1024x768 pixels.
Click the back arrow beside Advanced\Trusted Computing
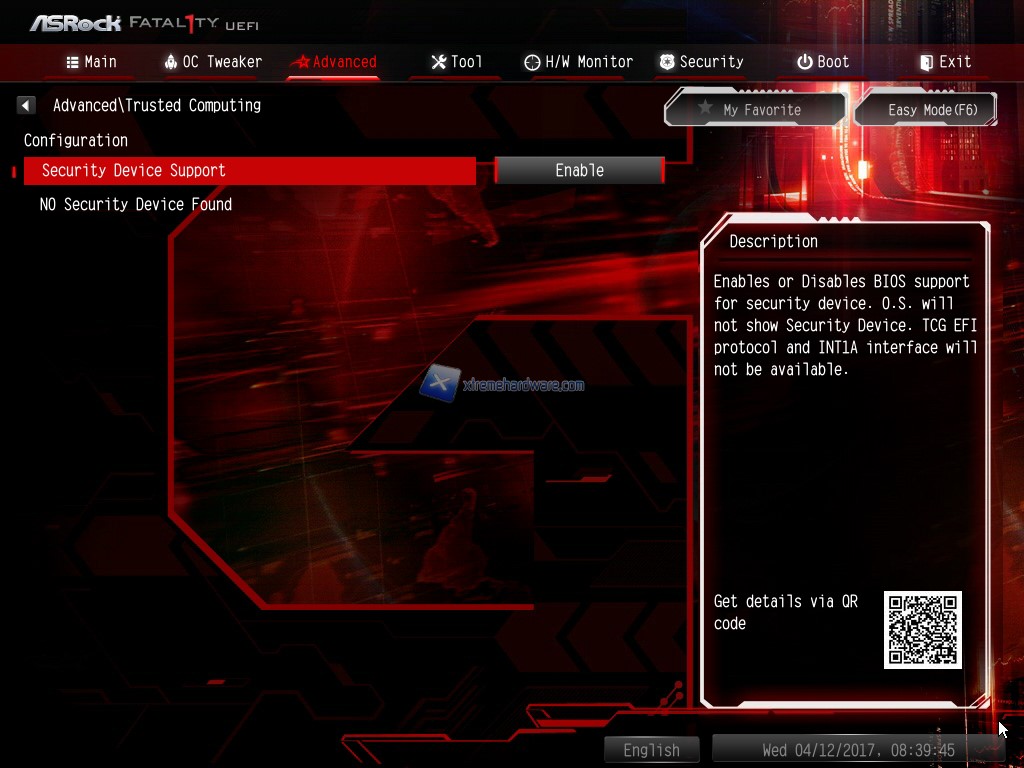[x=27, y=105]
